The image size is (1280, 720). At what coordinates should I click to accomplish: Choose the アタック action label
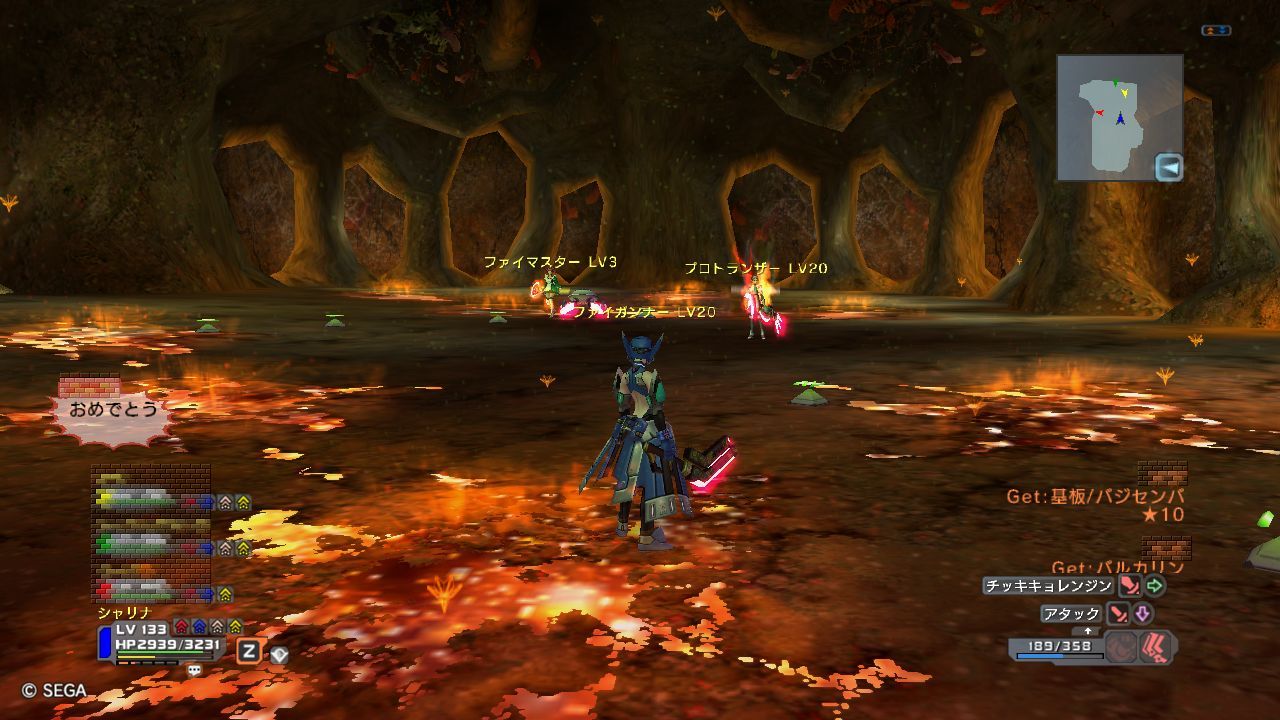click(x=1071, y=614)
